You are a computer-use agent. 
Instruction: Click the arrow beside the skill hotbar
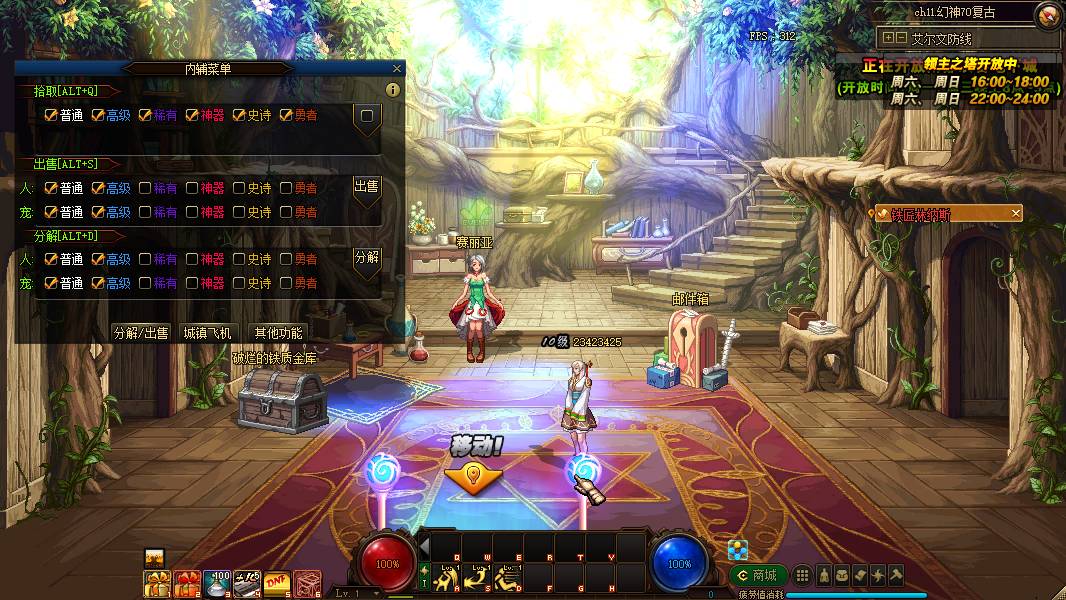[x=424, y=547]
